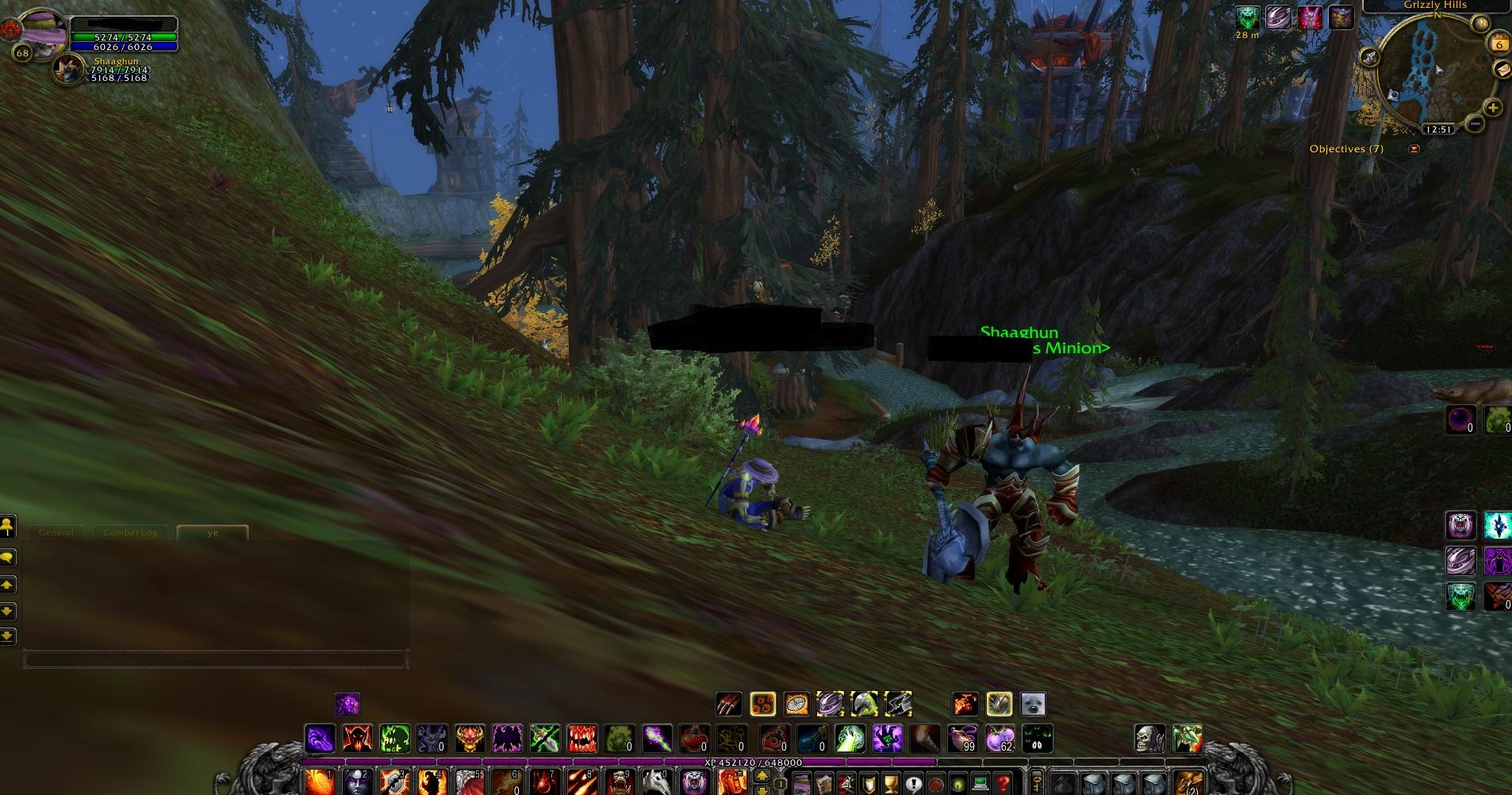Select the 'ye' chat tab

tap(213, 532)
